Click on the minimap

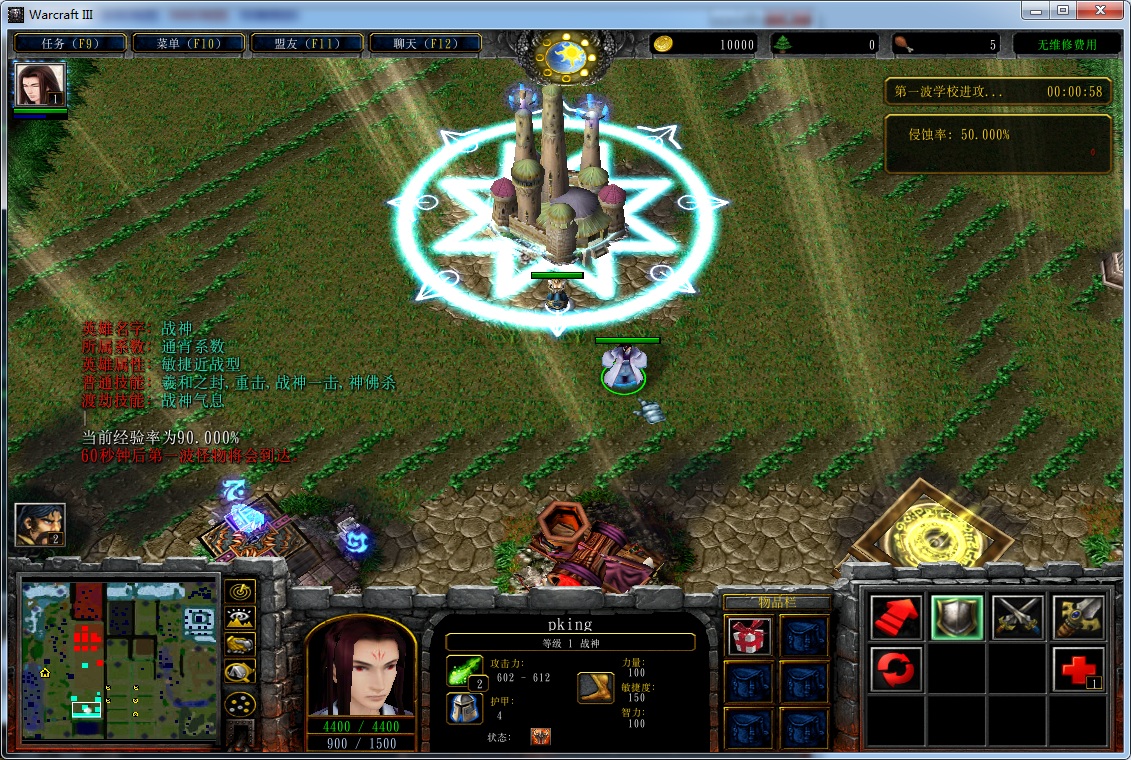point(119,660)
